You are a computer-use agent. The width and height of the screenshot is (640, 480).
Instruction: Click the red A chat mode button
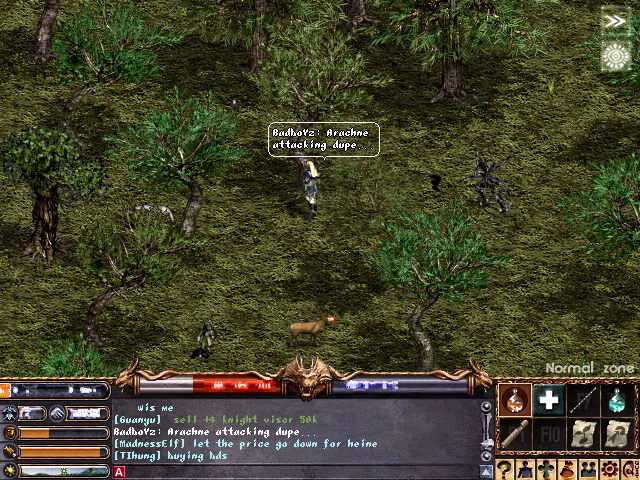tap(120, 472)
